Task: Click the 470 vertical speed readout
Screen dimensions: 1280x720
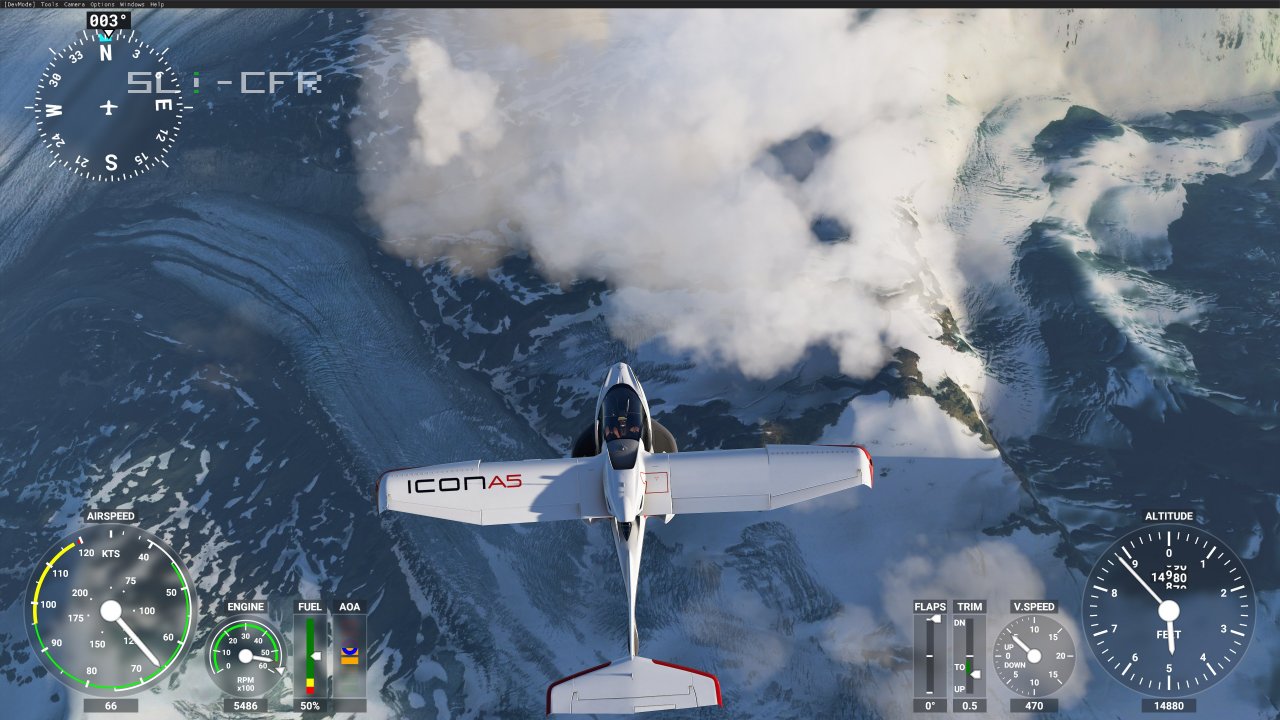Action: (x=1036, y=704)
